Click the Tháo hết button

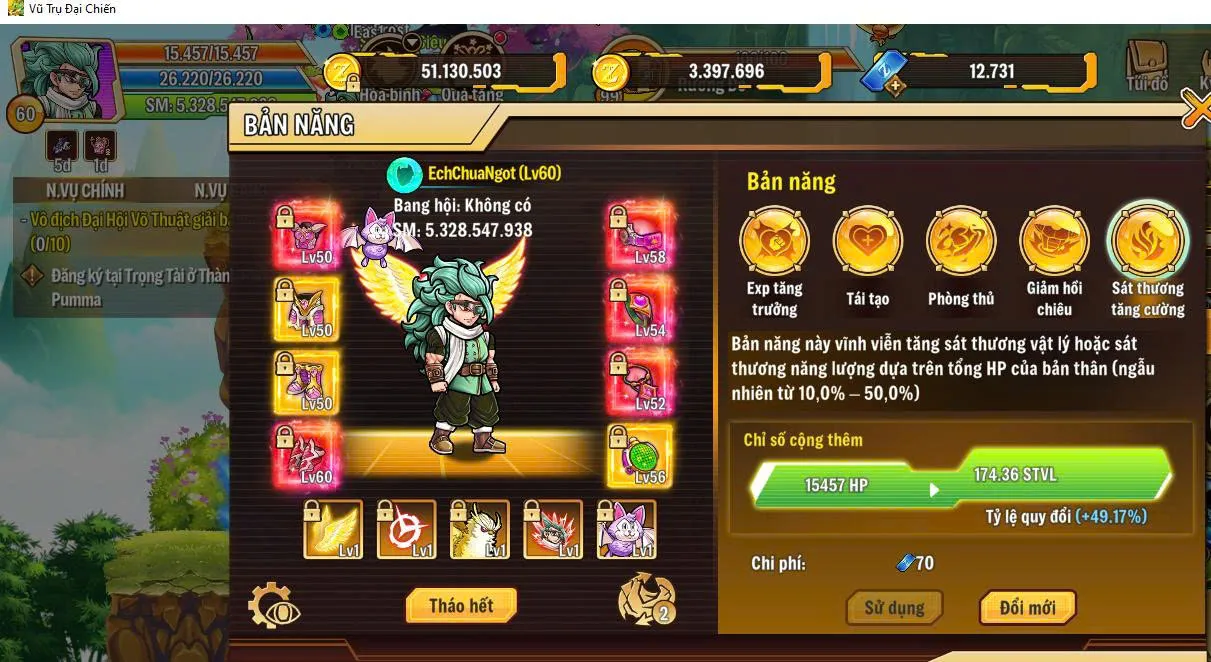click(x=461, y=605)
